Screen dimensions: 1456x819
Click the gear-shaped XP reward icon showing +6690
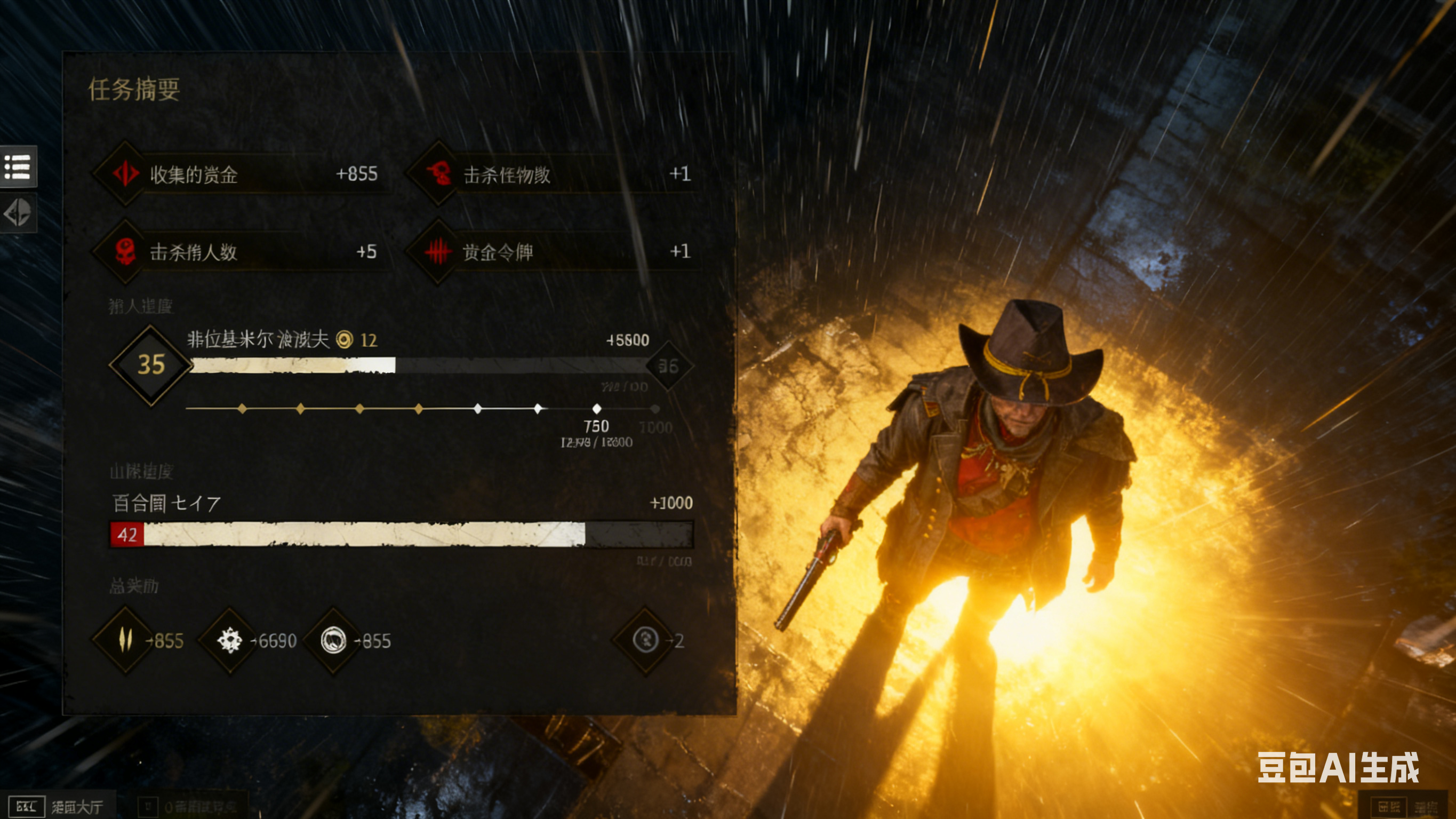tap(229, 640)
